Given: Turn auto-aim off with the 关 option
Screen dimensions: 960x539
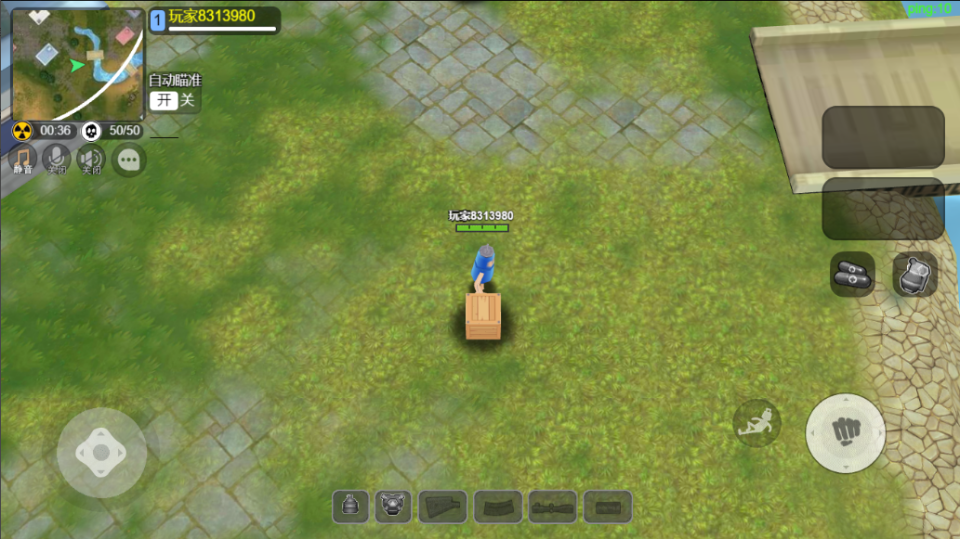Looking at the screenshot, I should pos(187,100).
